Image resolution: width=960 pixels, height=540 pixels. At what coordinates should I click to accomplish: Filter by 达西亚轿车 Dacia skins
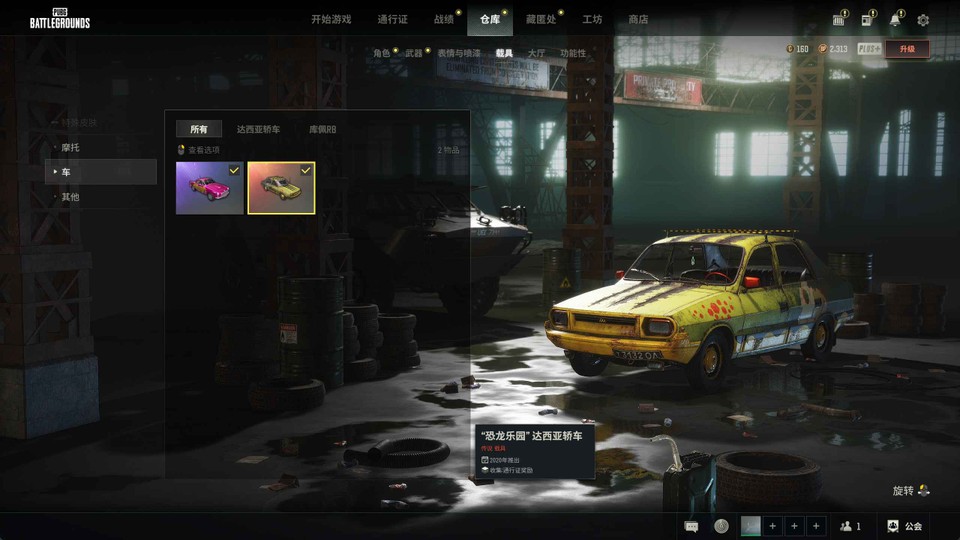[x=258, y=129]
